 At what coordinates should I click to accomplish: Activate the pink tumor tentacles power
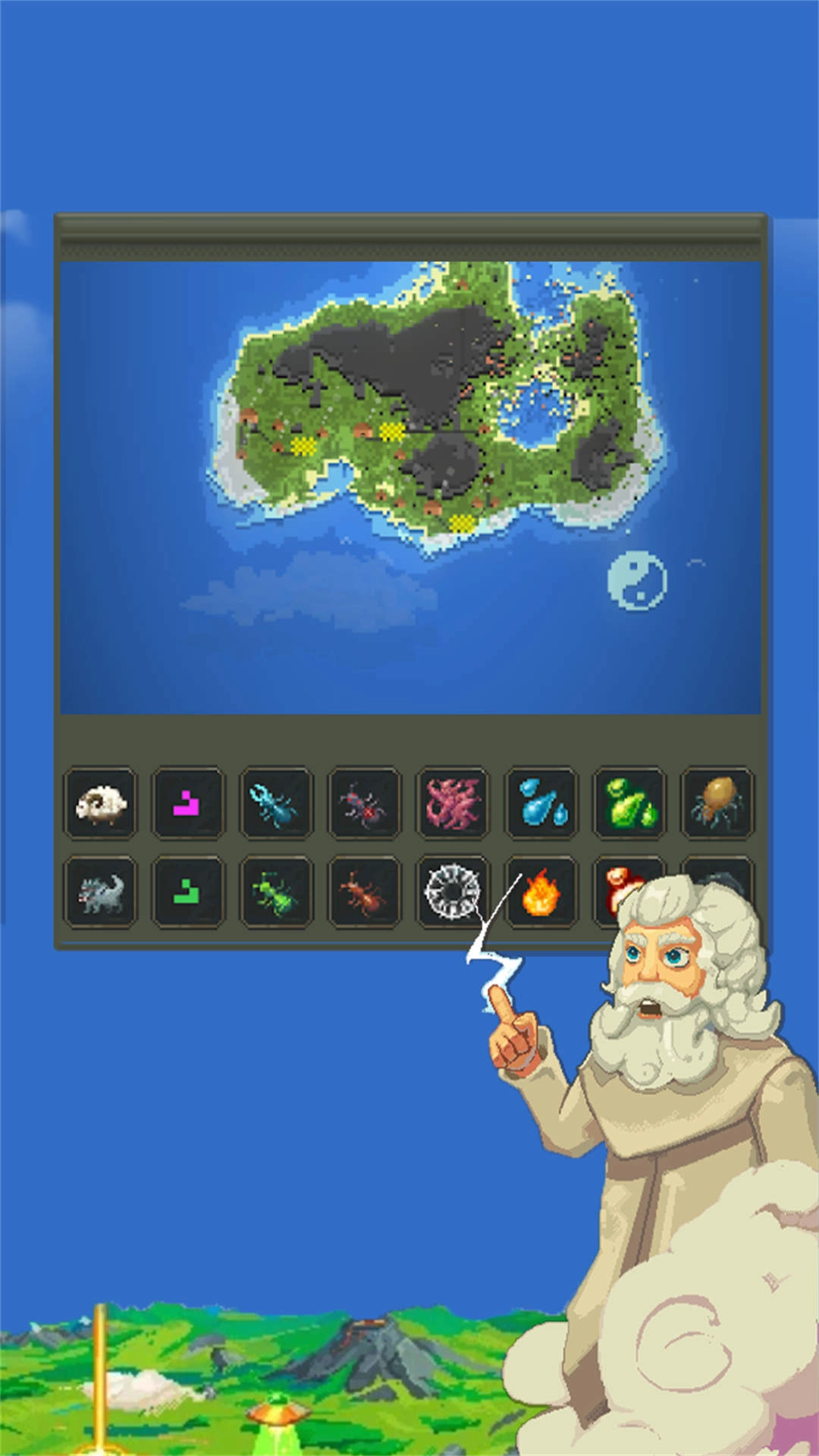coord(453,804)
